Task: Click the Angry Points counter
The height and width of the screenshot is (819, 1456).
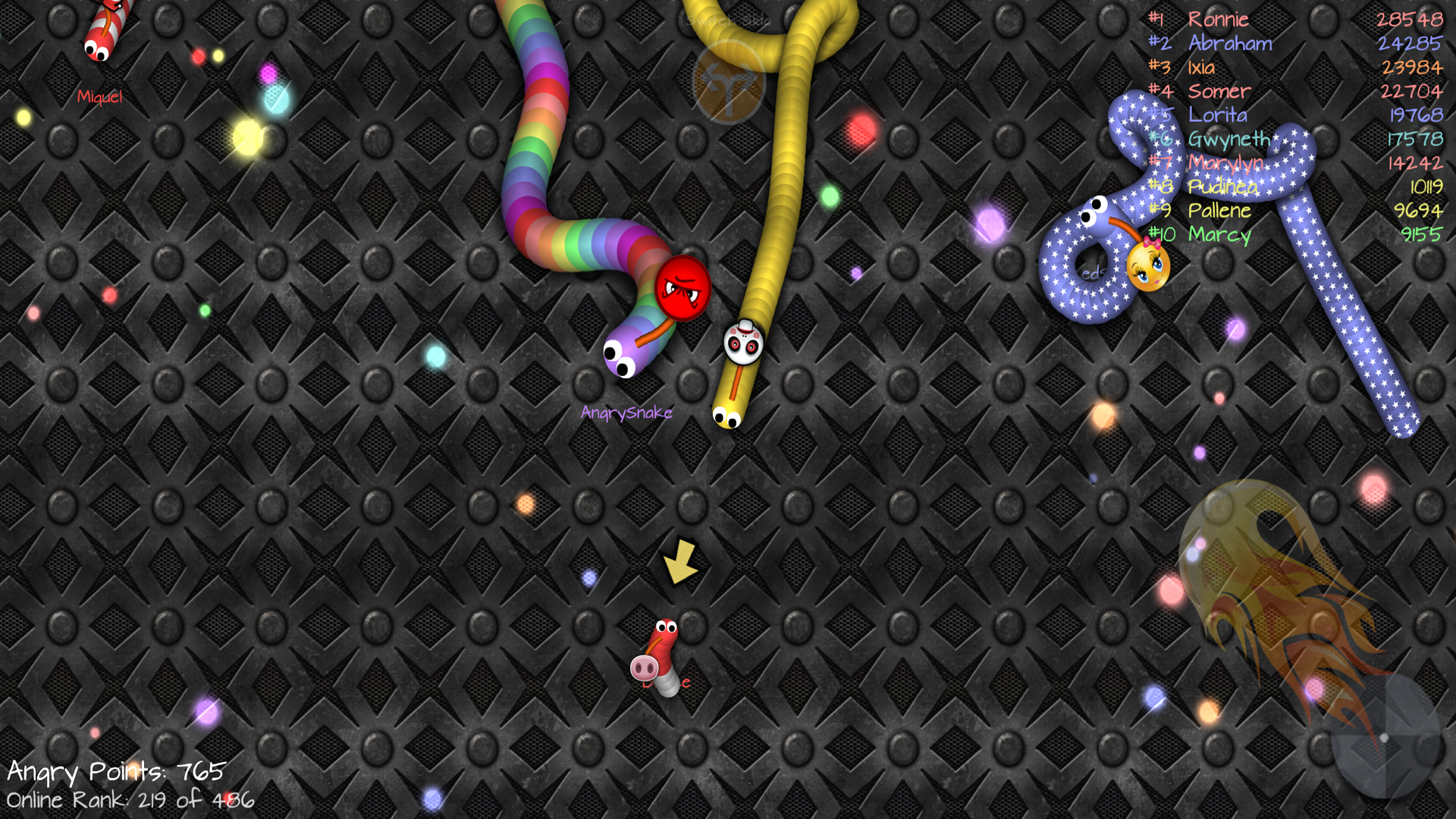Action: pos(114,772)
